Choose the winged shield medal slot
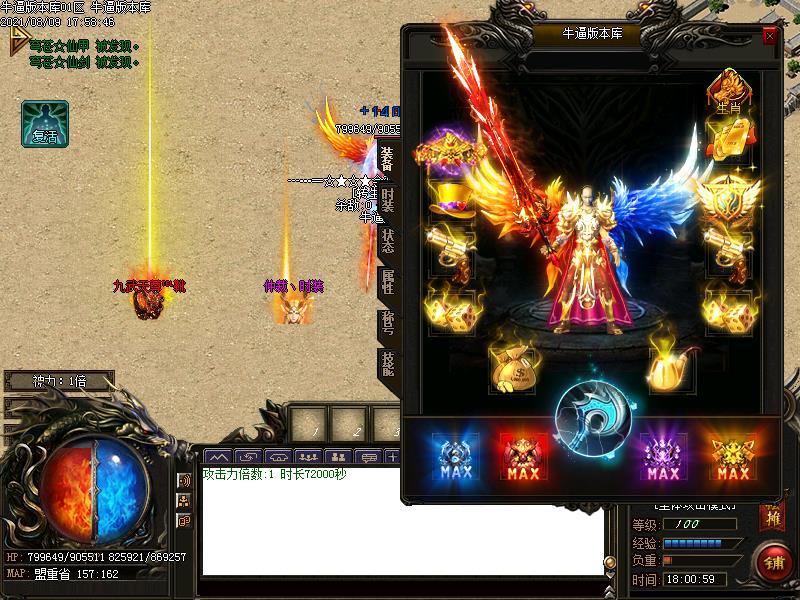 click(x=727, y=198)
